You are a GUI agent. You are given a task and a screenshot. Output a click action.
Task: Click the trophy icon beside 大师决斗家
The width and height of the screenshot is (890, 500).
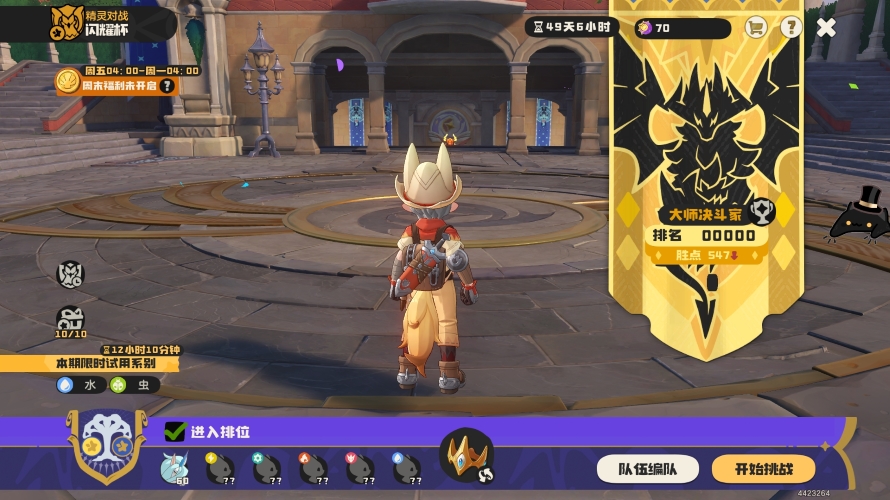coord(761,210)
